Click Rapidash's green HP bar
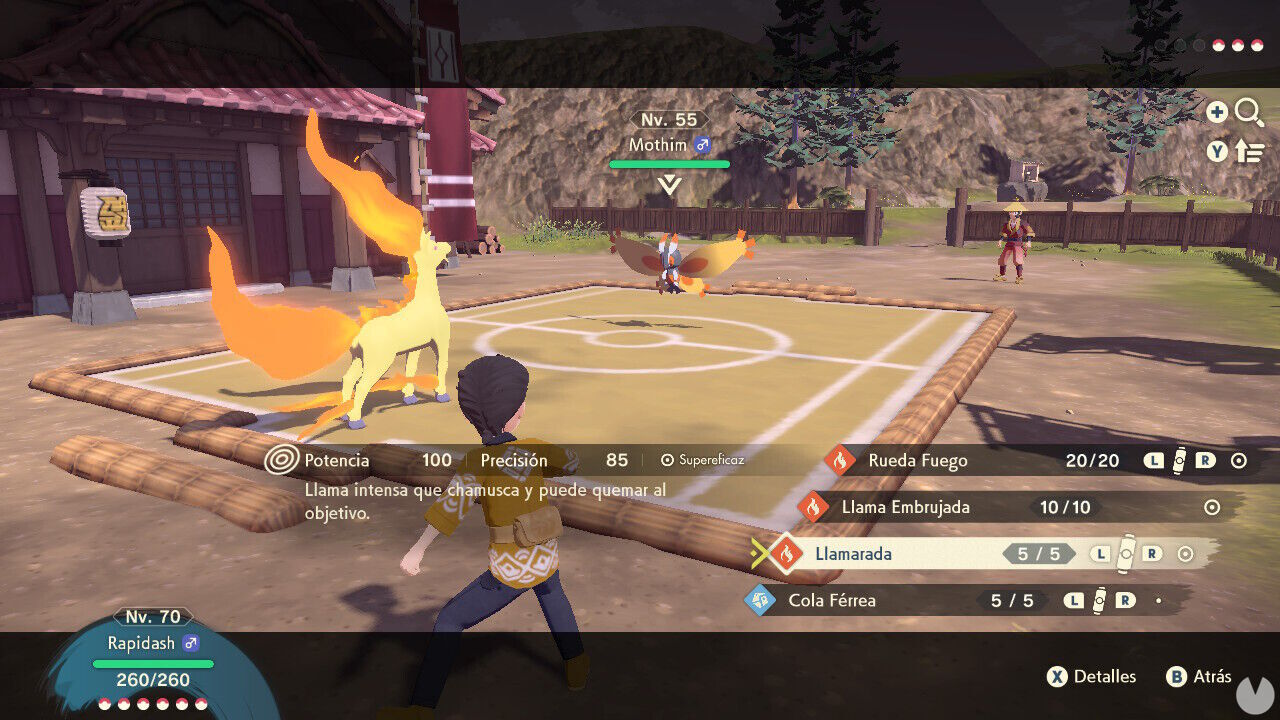Screen dimensions: 1280x720 tap(152, 663)
